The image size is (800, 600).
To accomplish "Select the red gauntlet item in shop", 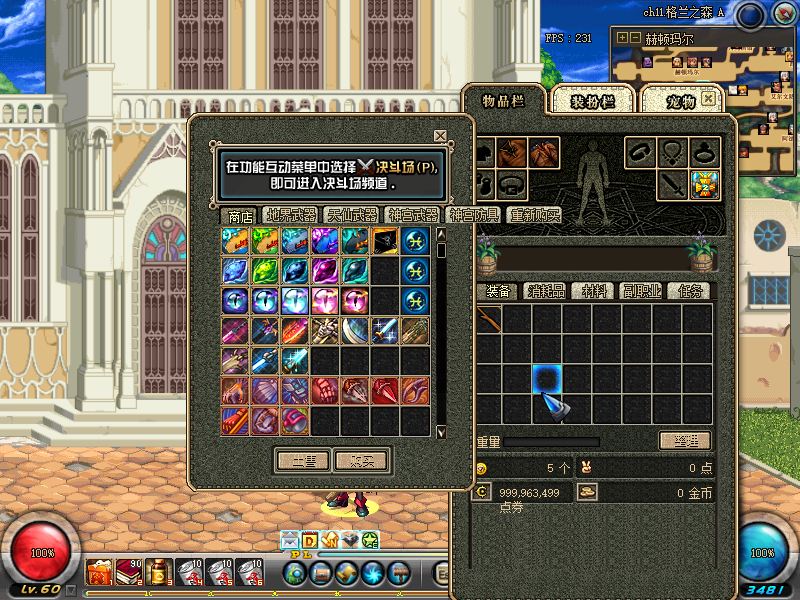I will click(x=325, y=390).
